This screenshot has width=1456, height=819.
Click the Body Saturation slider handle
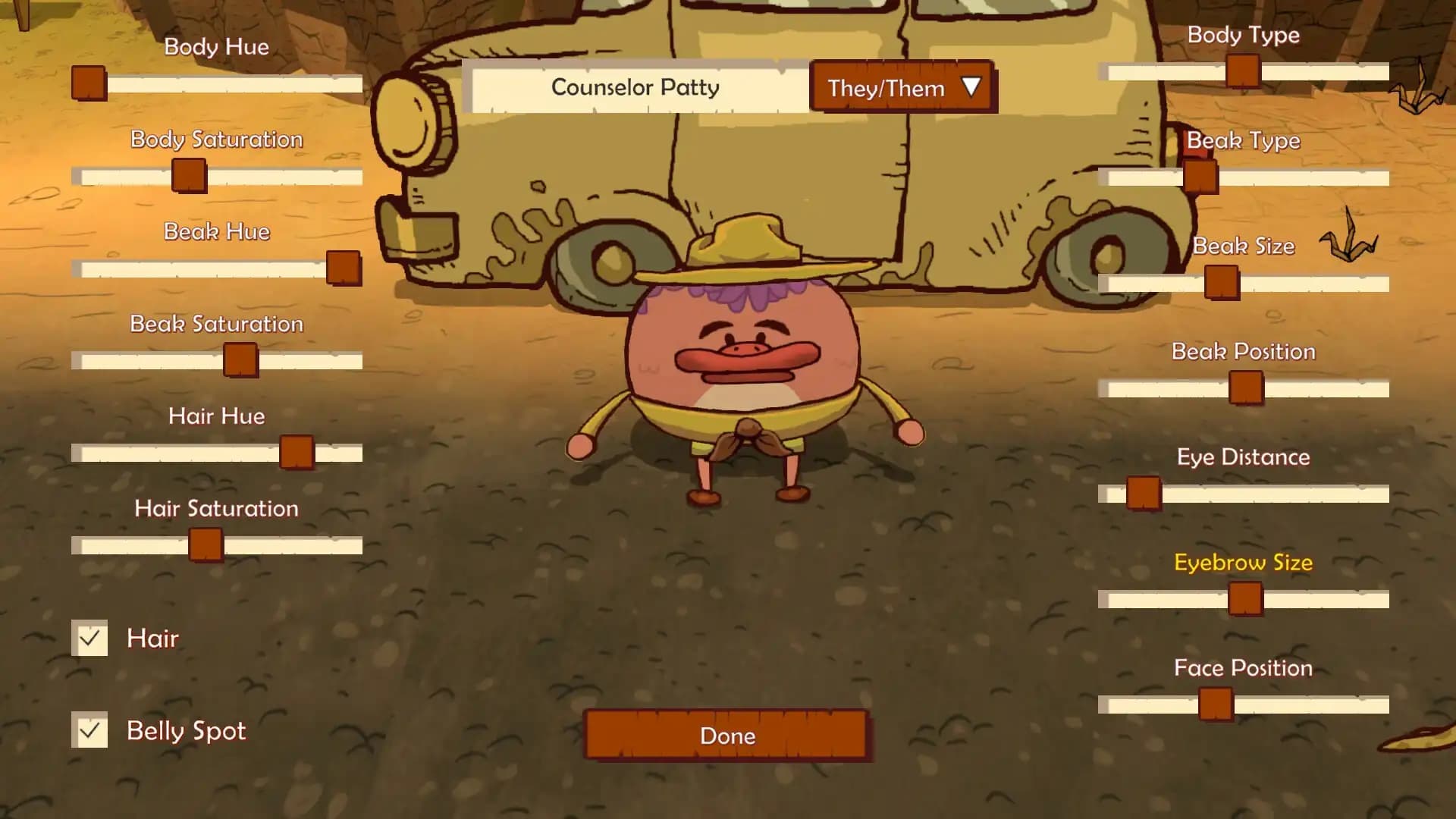click(x=189, y=175)
